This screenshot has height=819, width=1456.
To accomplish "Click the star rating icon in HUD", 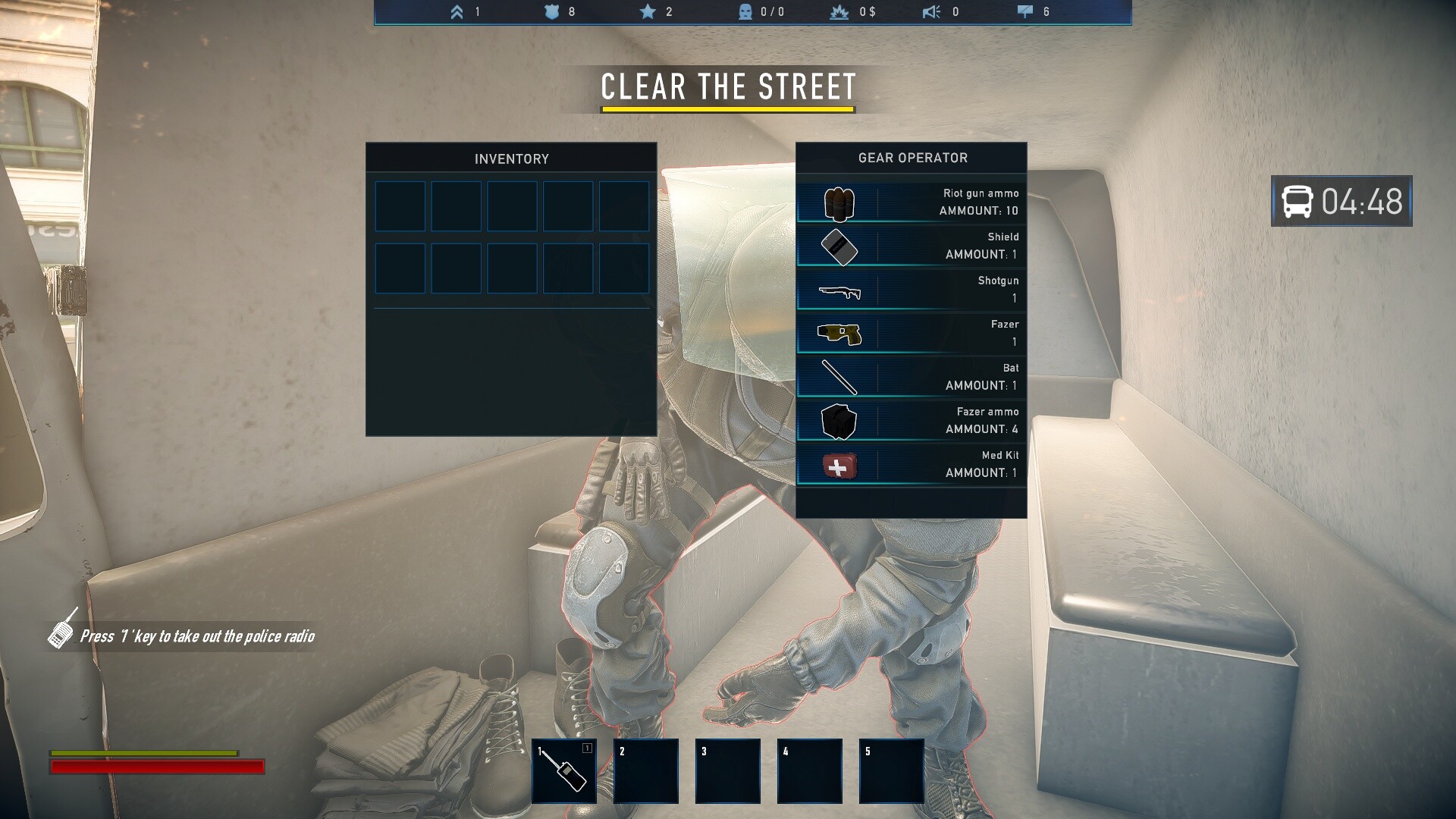I will 646,12.
